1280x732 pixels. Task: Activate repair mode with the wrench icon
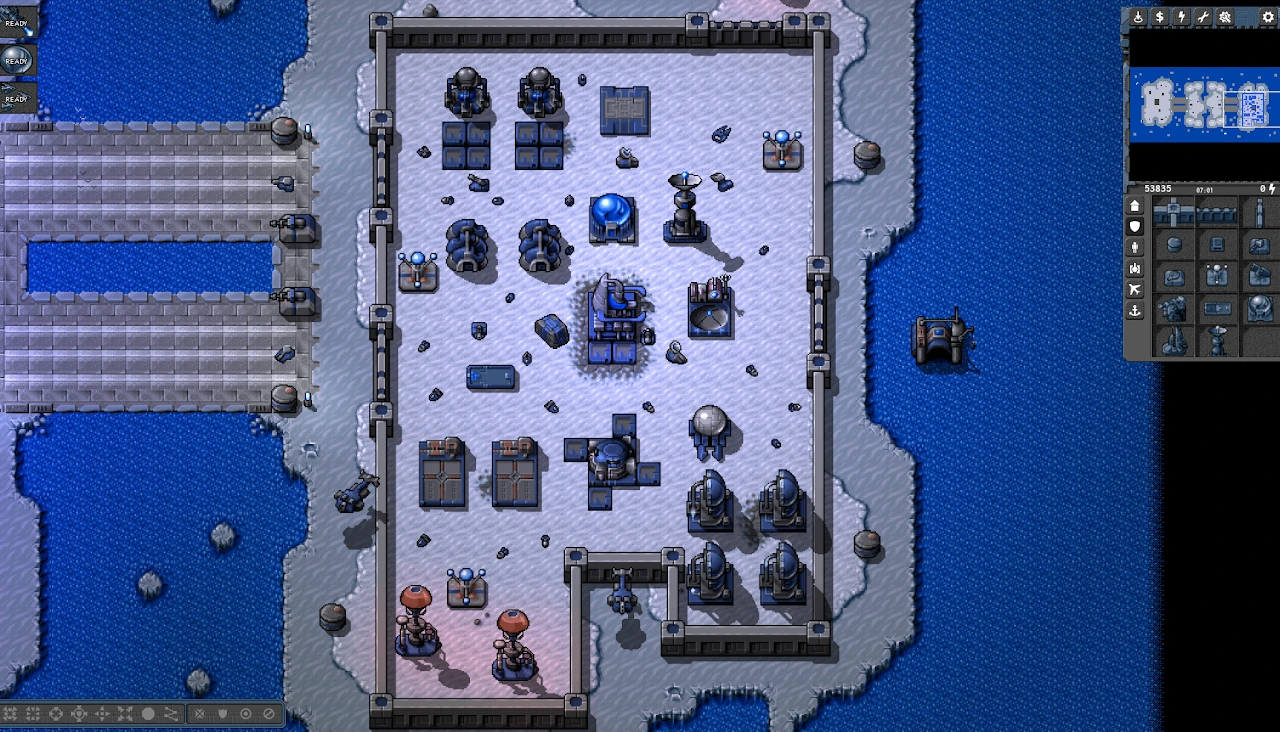coord(1203,17)
